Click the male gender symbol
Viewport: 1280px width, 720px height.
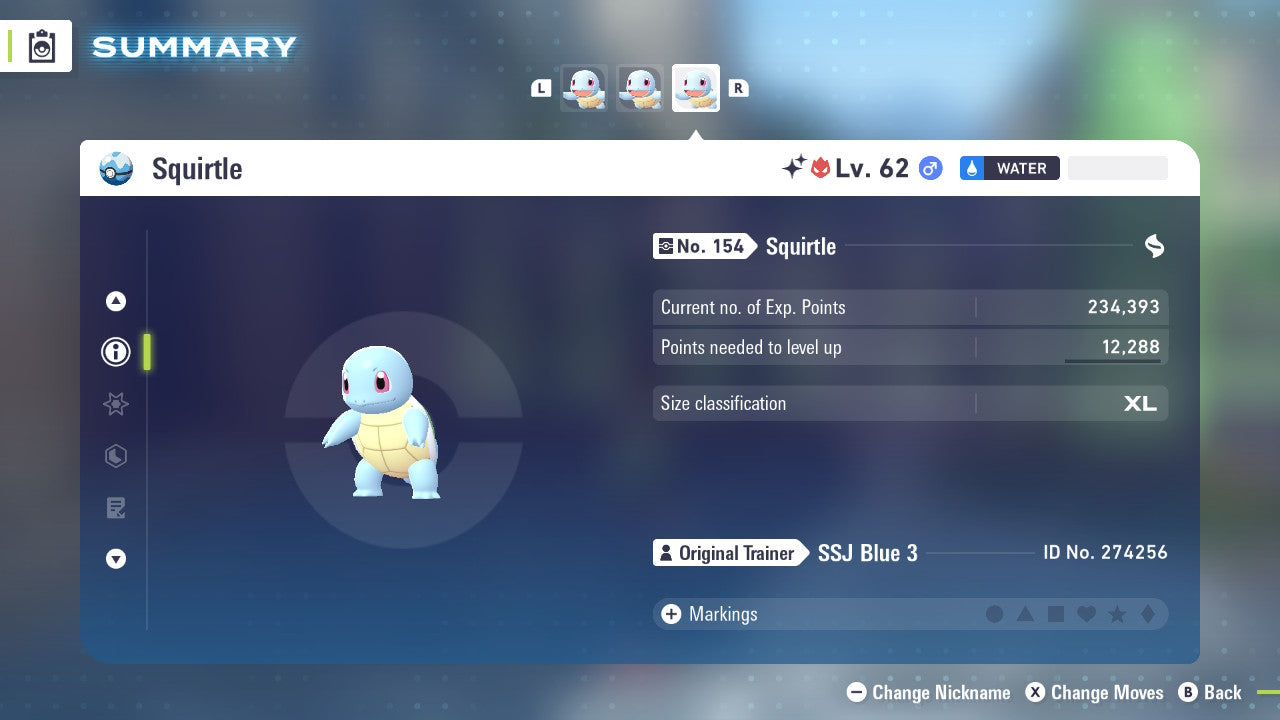[931, 168]
